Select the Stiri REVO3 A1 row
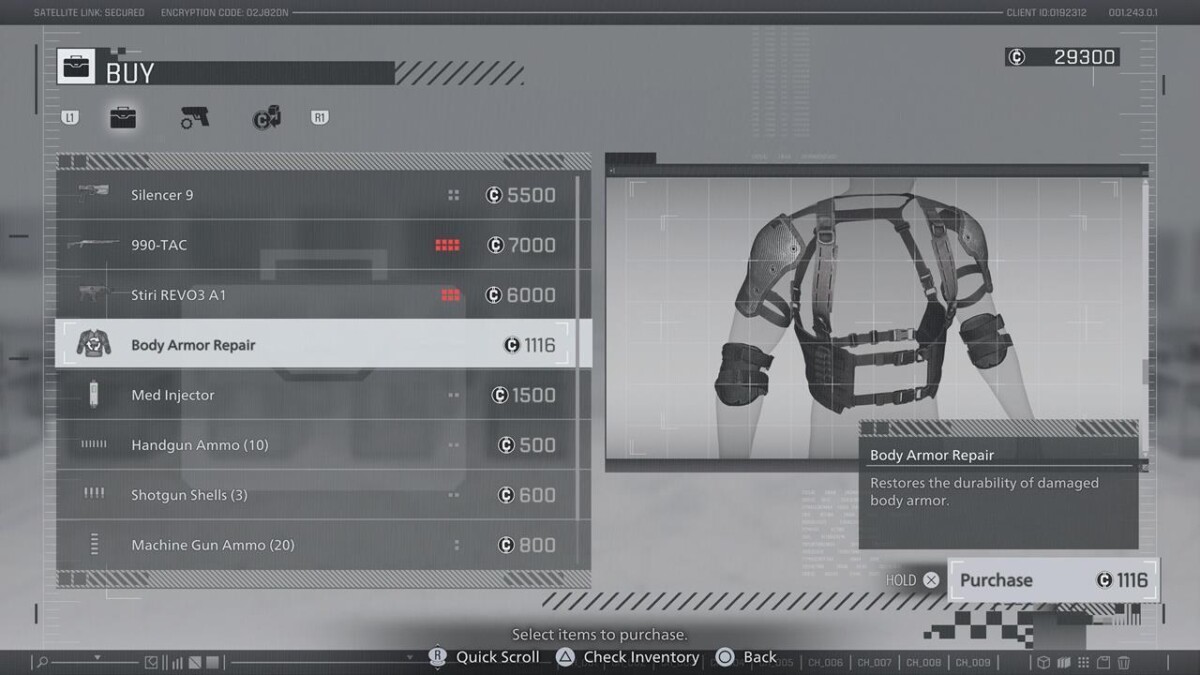The width and height of the screenshot is (1200, 675). pyautogui.click(x=320, y=295)
